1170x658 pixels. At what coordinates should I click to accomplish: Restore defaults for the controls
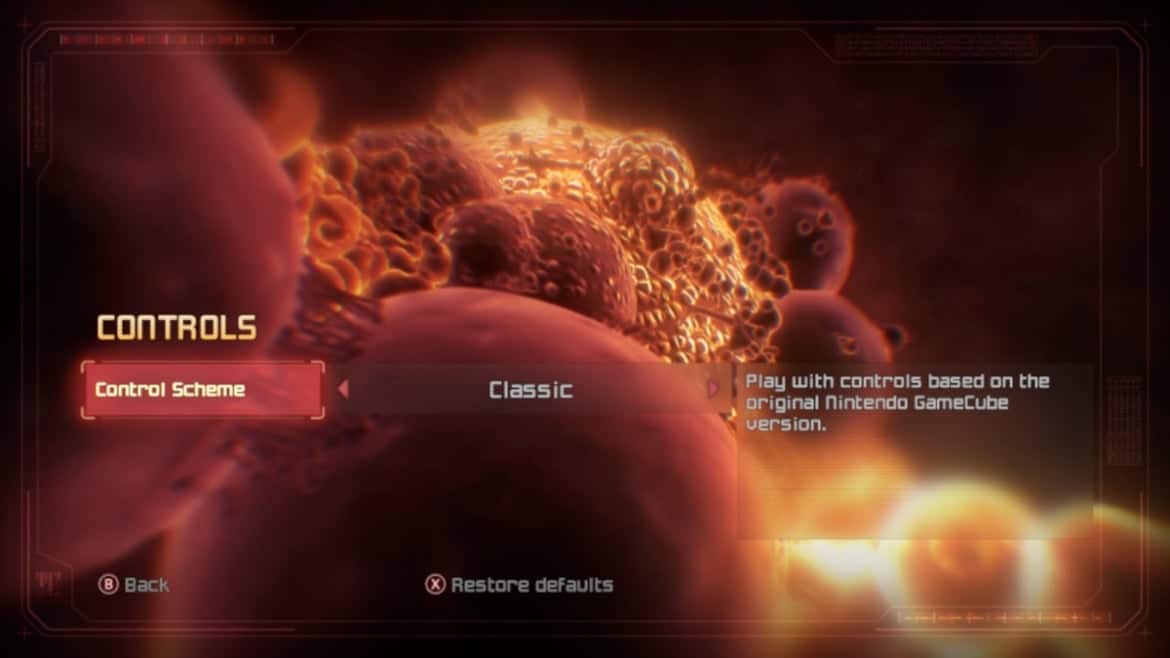(x=520, y=585)
